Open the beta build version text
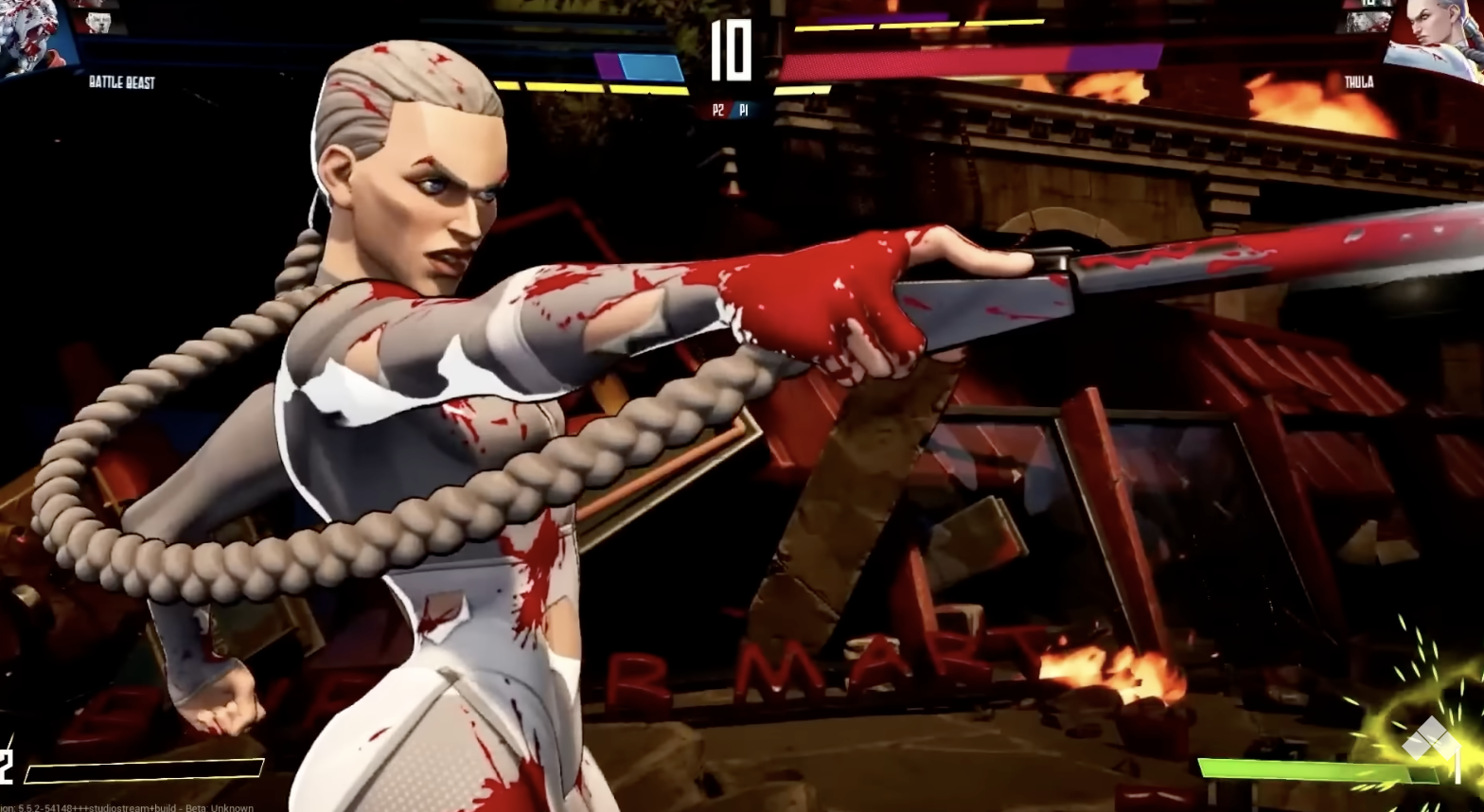 (123, 807)
